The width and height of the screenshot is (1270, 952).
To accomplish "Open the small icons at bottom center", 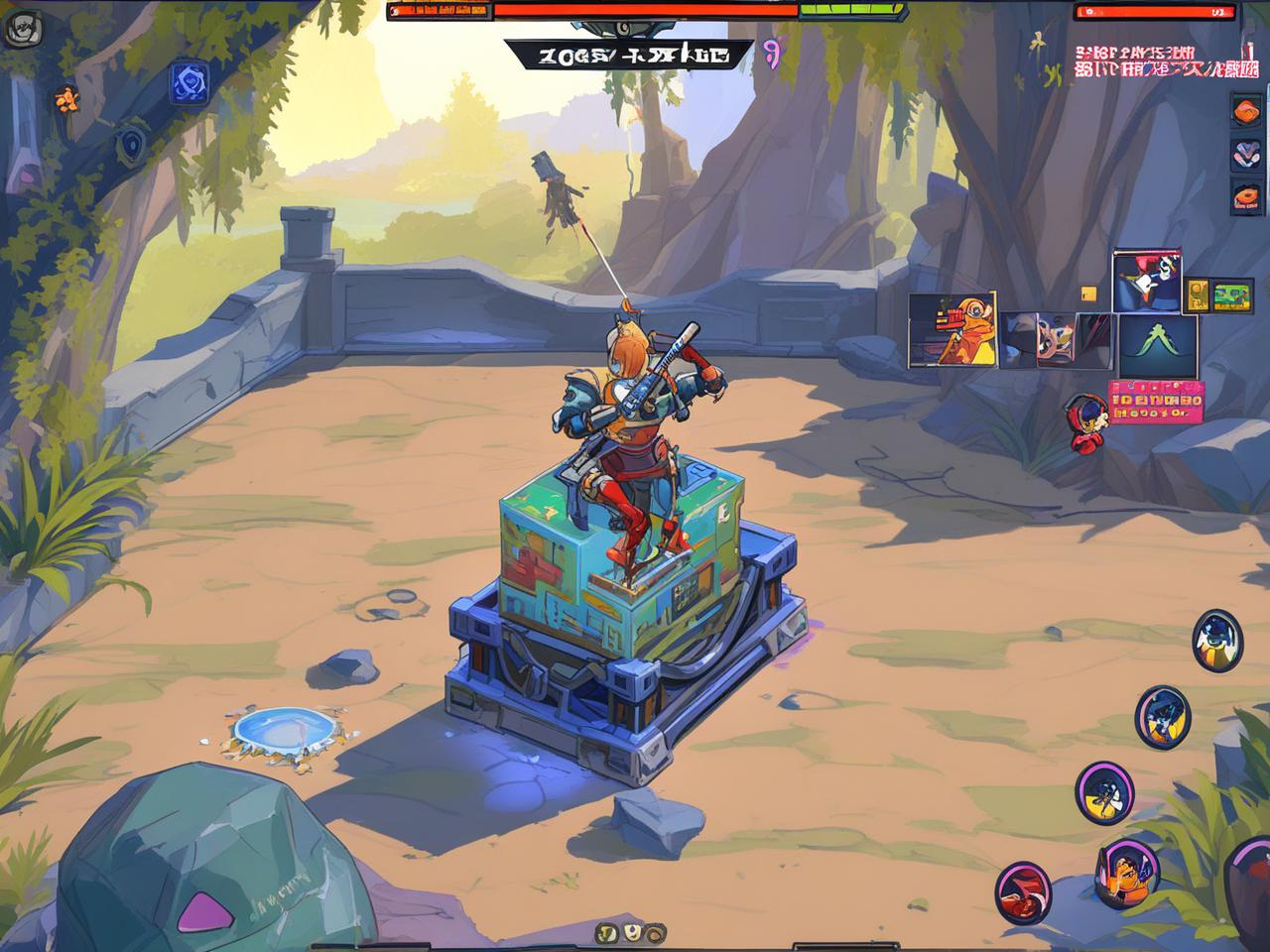I will point(631,932).
